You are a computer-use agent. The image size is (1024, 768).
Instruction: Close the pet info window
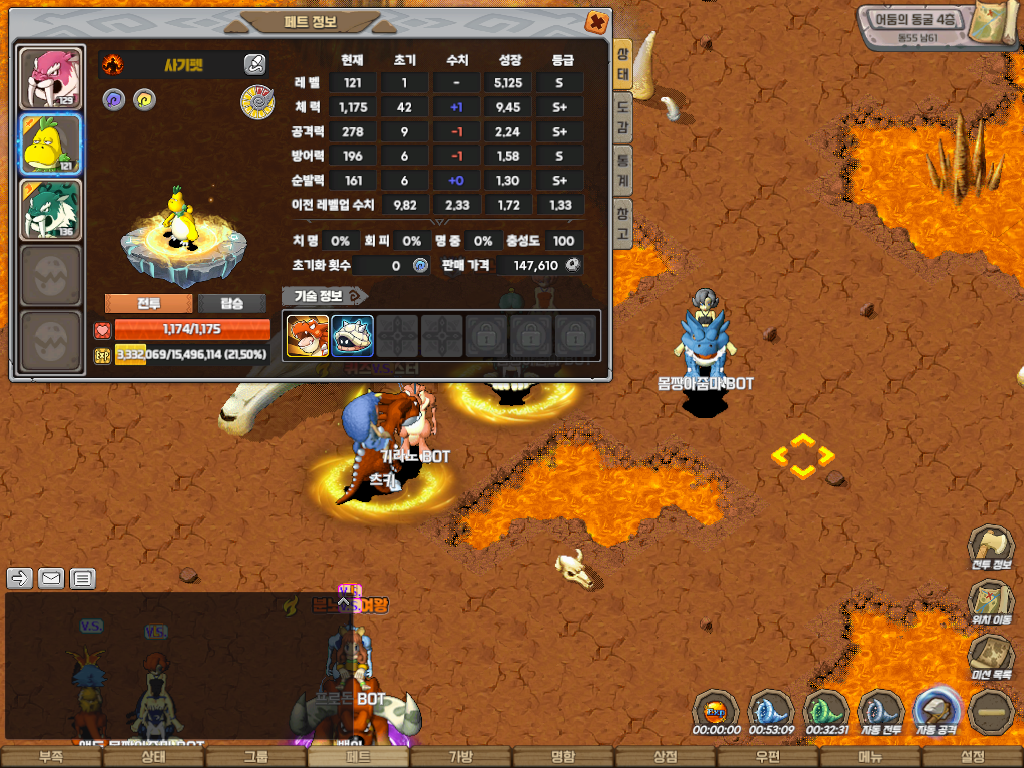[595, 22]
